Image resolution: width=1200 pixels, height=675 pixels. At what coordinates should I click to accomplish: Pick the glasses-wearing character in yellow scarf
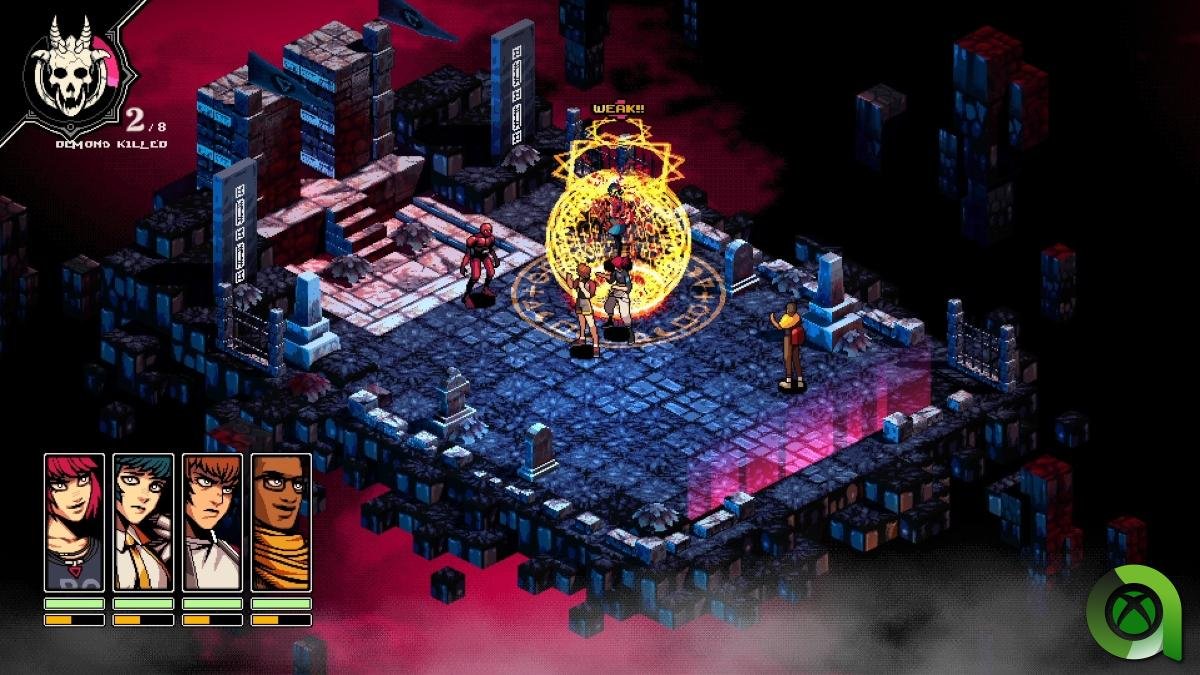pos(281,522)
